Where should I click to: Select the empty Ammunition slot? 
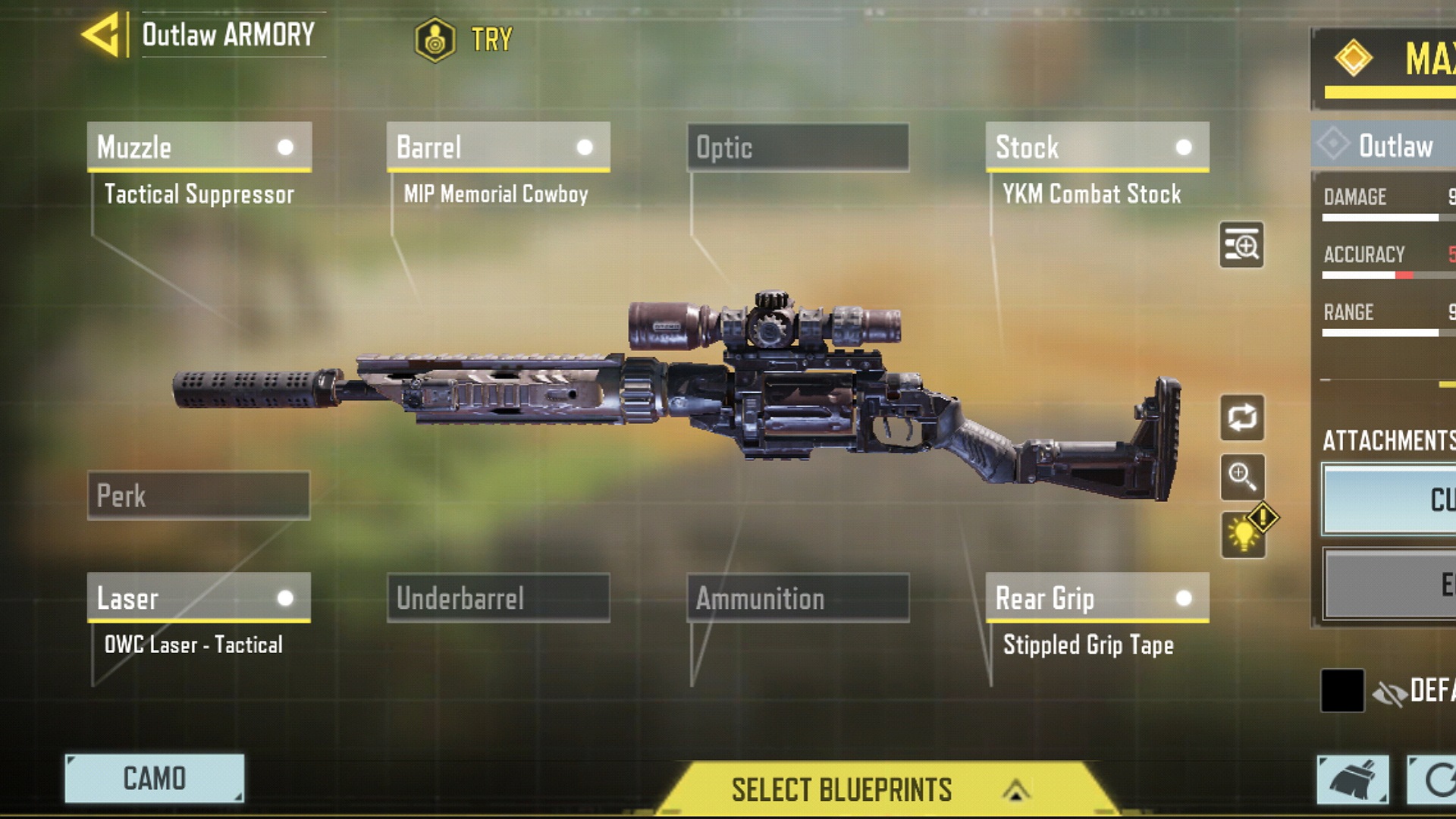tap(798, 598)
